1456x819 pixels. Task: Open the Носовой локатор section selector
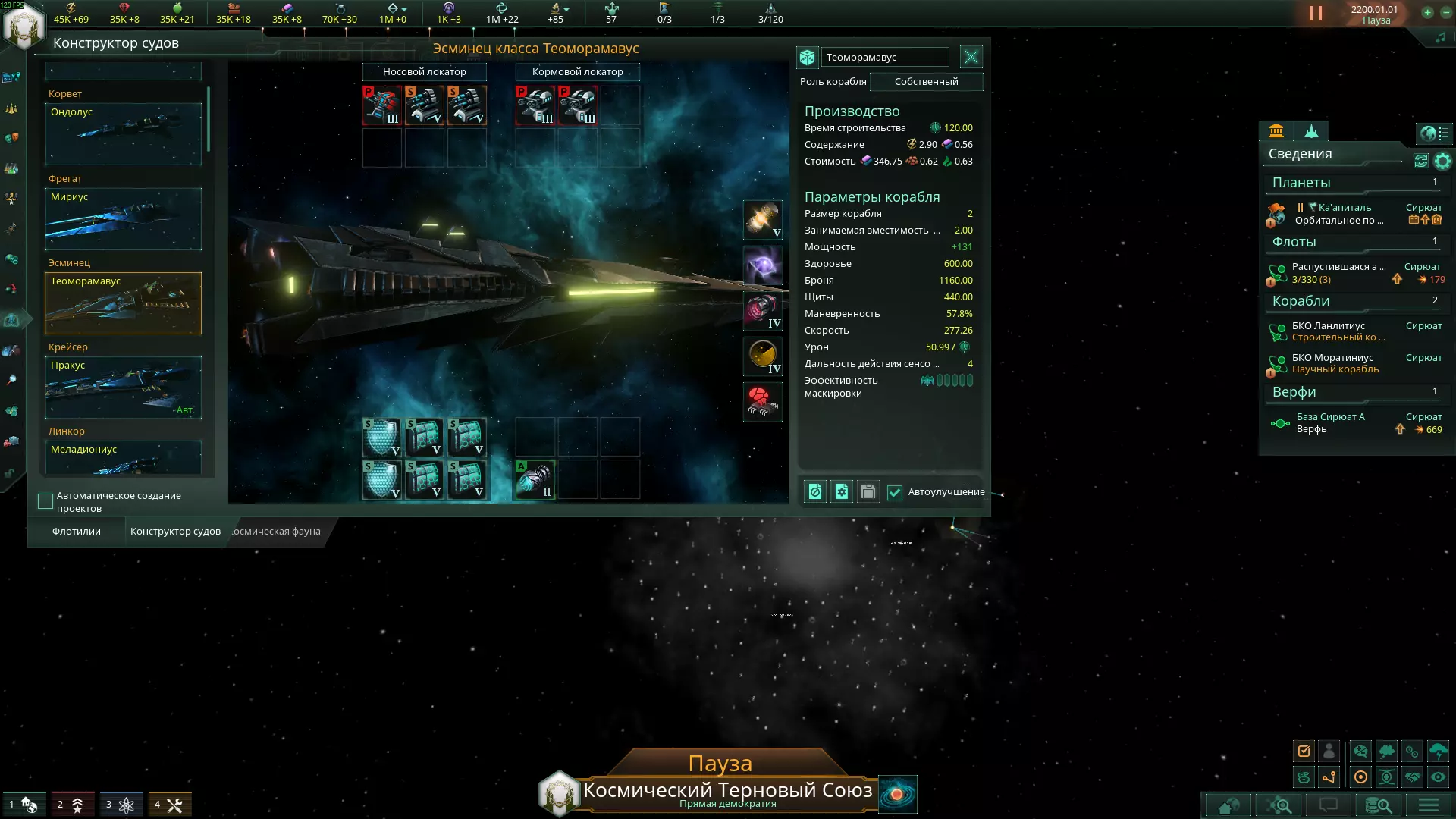click(424, 72)
